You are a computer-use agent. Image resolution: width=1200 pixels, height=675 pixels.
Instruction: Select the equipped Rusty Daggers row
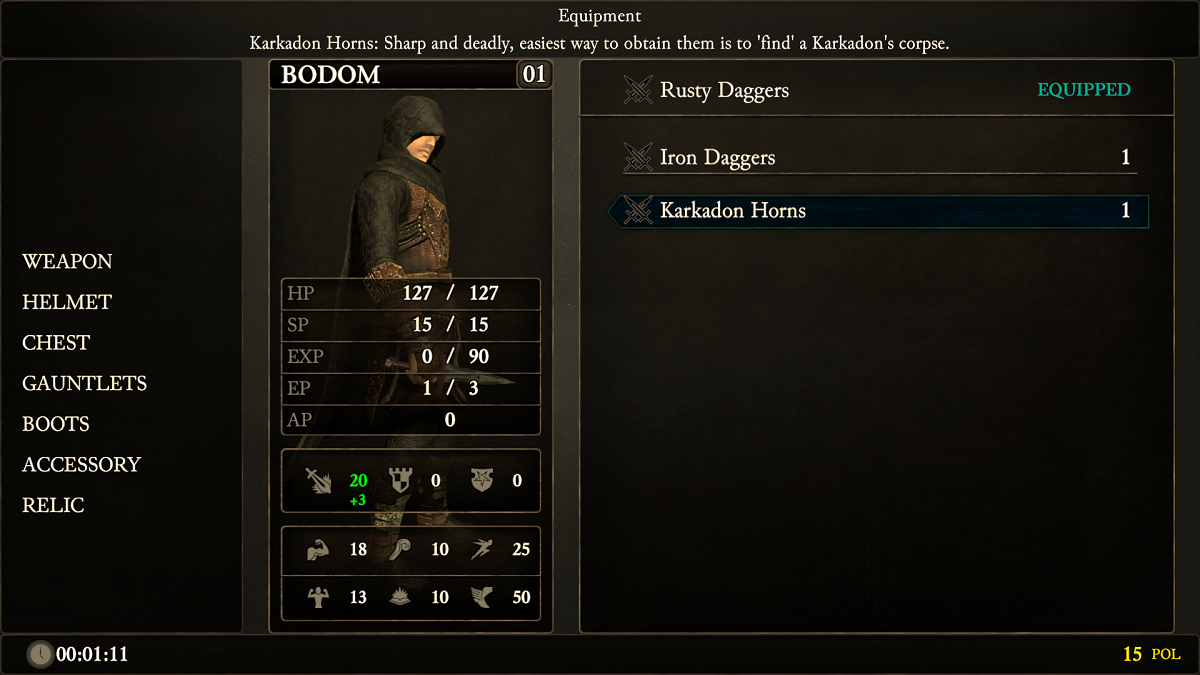[x=876, y=90]
